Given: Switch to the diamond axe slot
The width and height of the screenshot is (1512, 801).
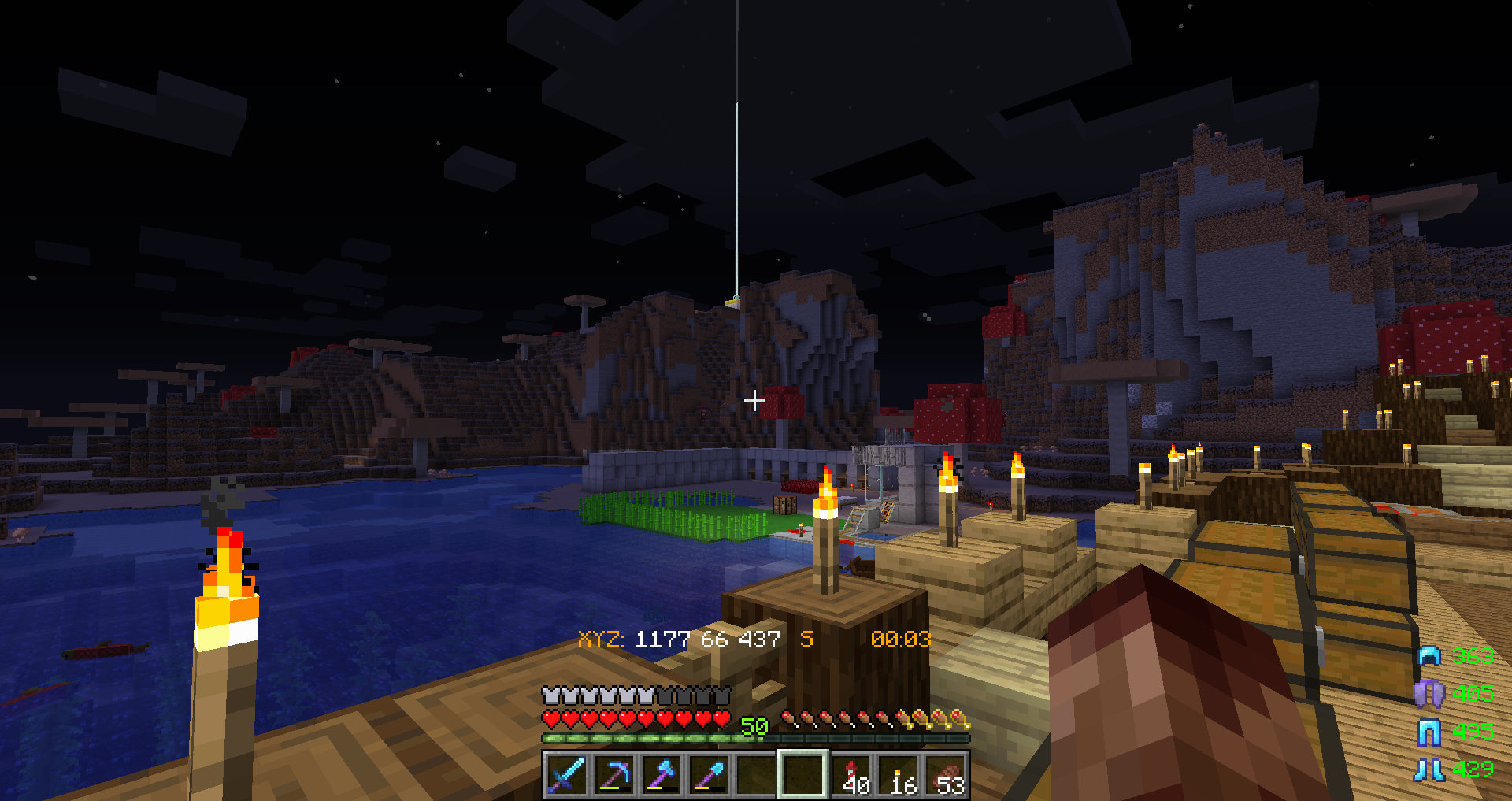Looking at the screenshot, I should coord(661,774).
